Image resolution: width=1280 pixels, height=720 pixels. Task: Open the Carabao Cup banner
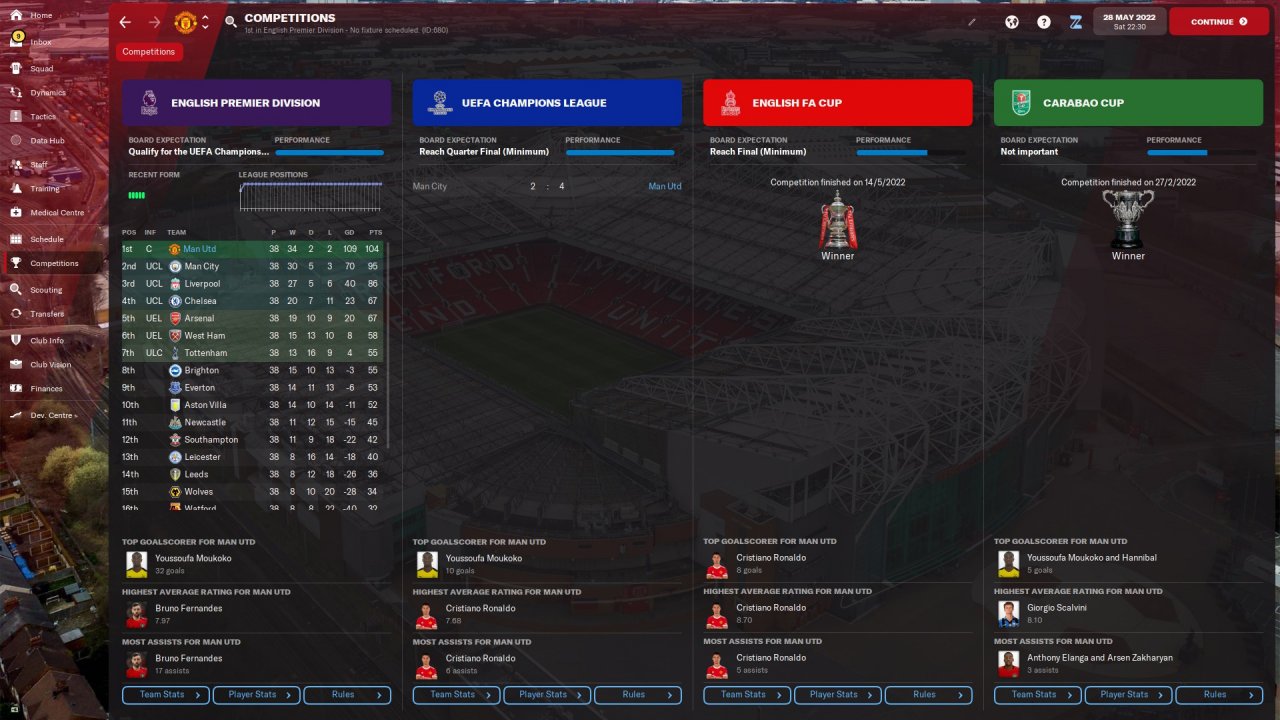coord(1128,103)
